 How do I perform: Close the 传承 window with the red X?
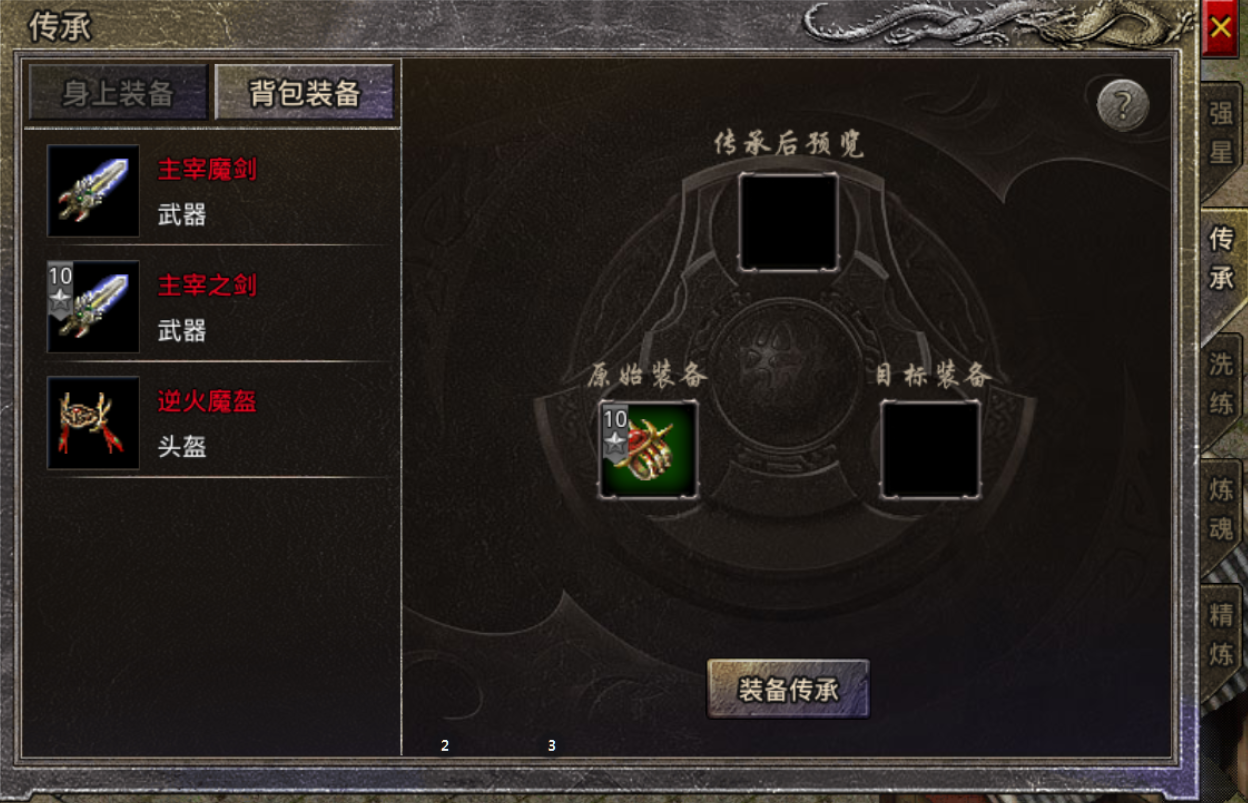[1220, 28]
